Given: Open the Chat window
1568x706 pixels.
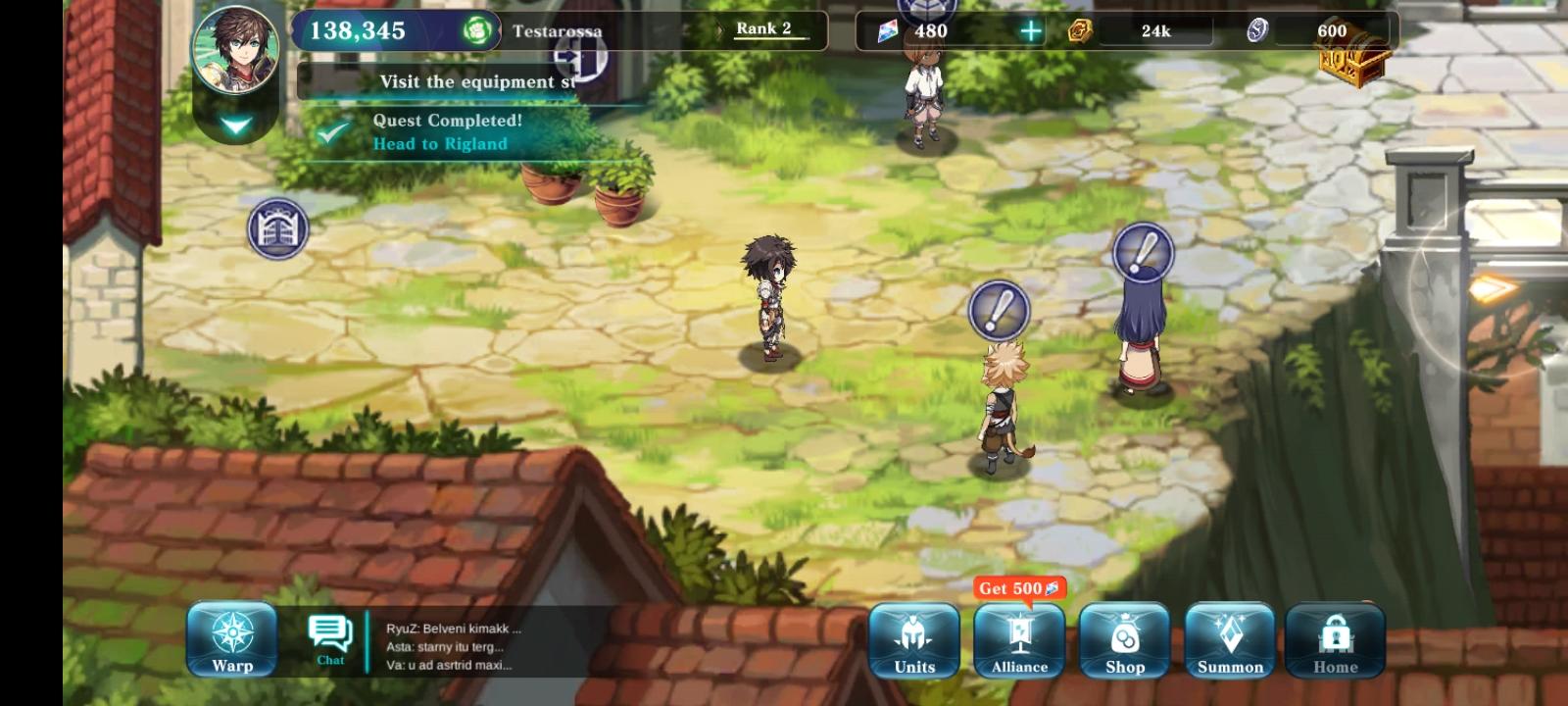Looking at the screenshot, I should tap(328, 639).
